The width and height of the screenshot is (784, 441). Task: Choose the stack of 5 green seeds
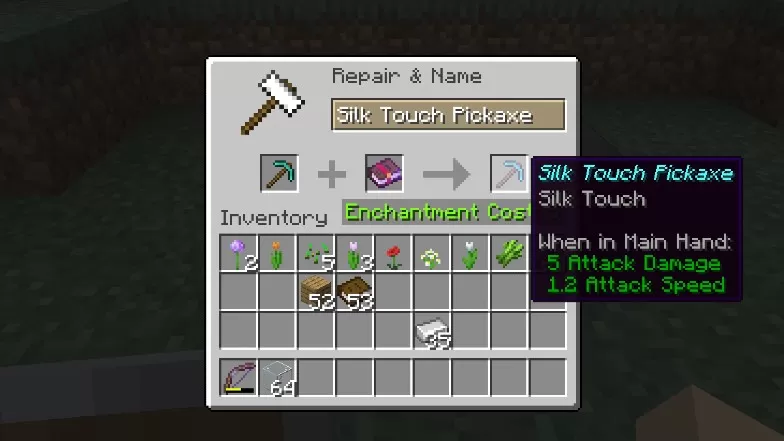317,254
